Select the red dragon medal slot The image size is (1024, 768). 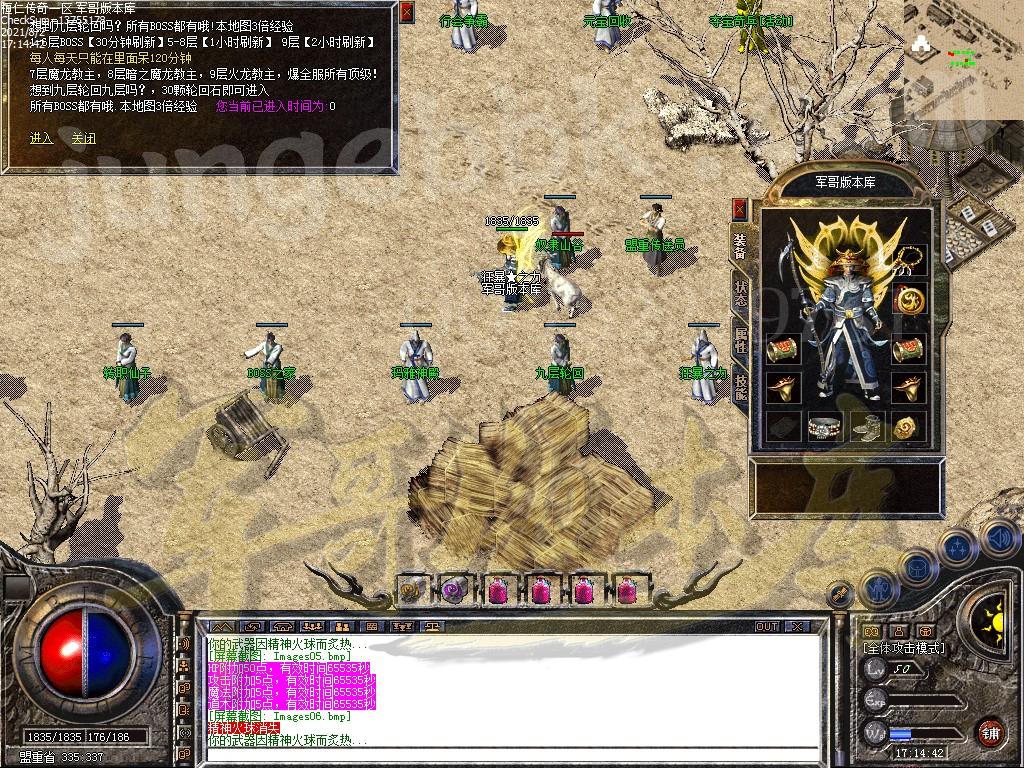(x=908, y=299)
